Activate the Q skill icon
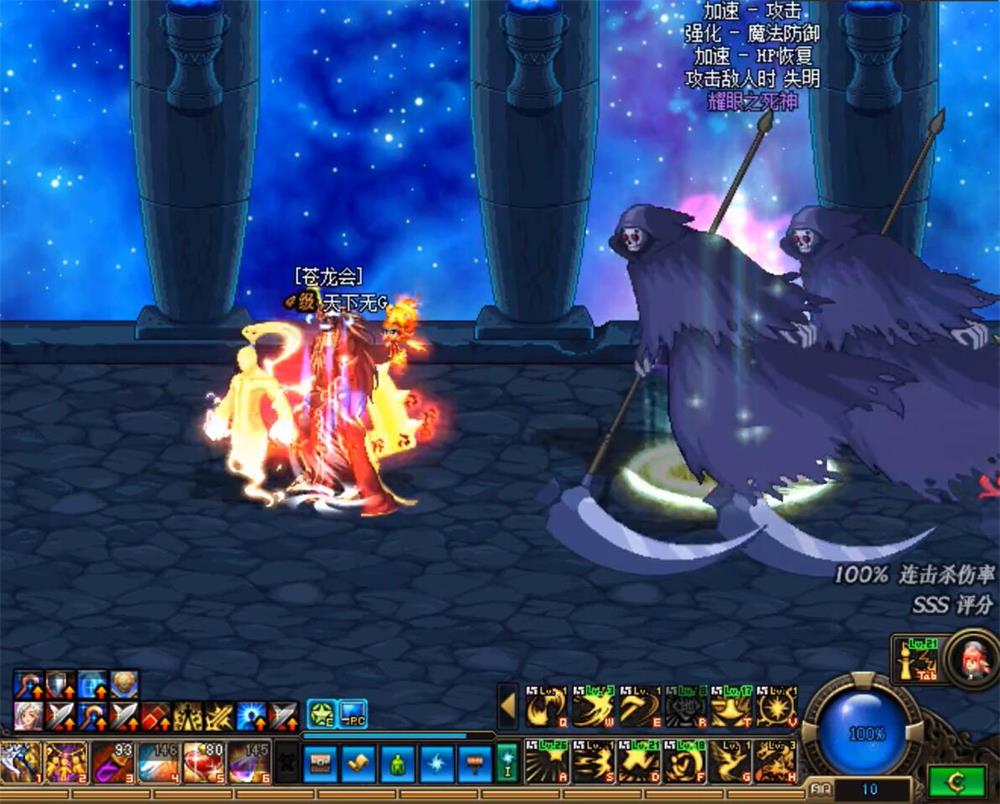The height and width of the screenshot is (804, 1000). point(546,707)
